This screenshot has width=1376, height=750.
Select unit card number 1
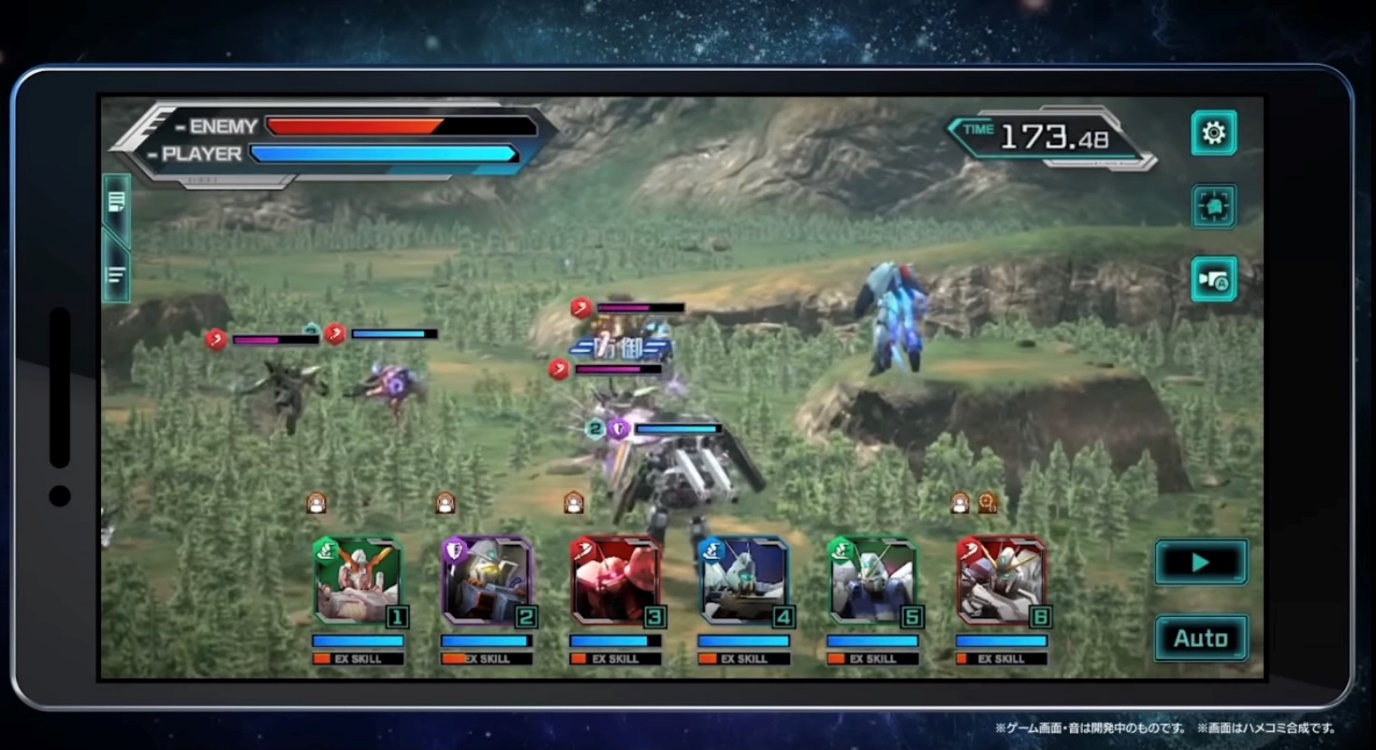357,581
